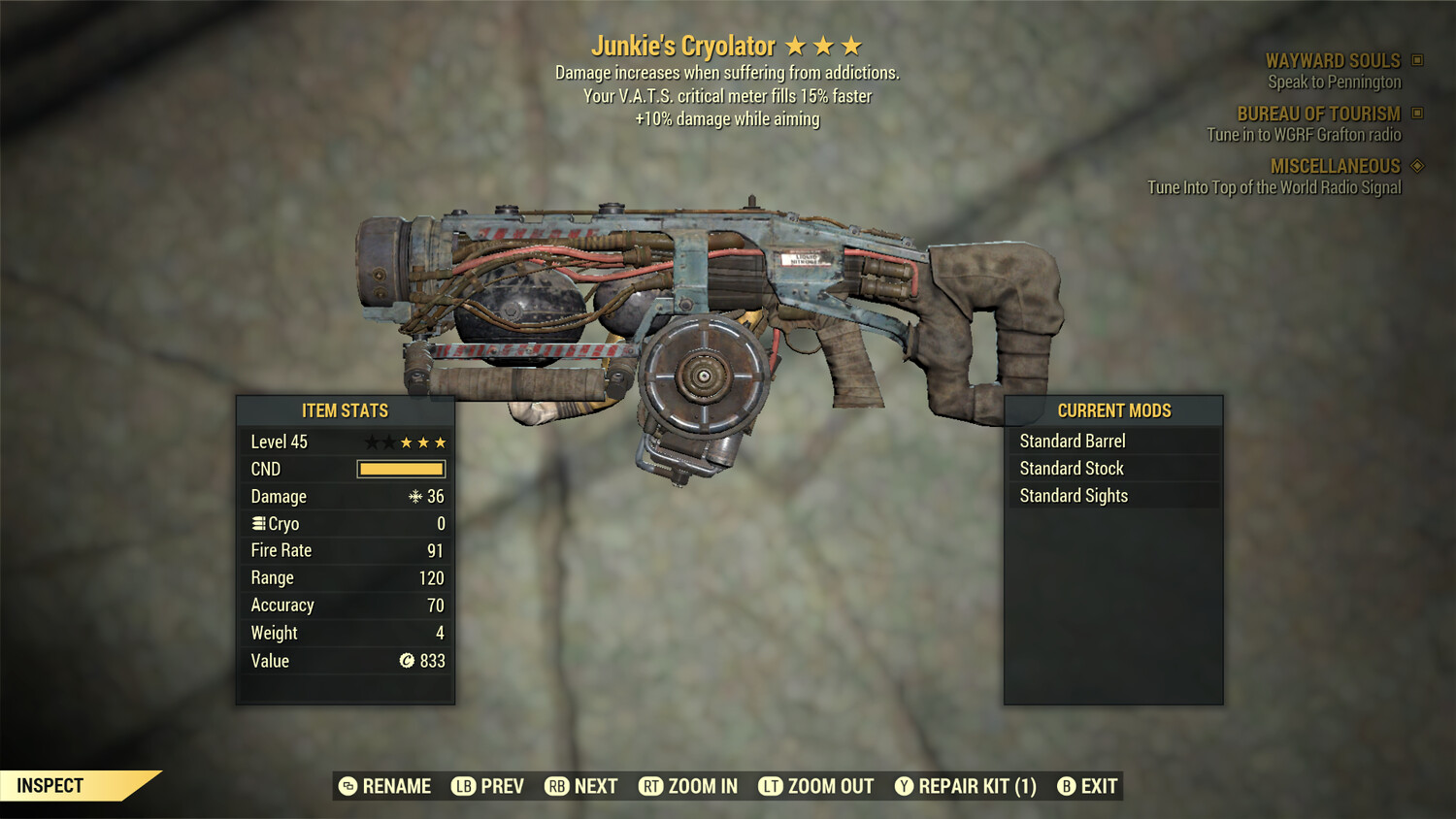This screenshot has width=1456, height=819.
Task: Select the Cryo ammo icon in Item Stats
Action: click(257, 523)
